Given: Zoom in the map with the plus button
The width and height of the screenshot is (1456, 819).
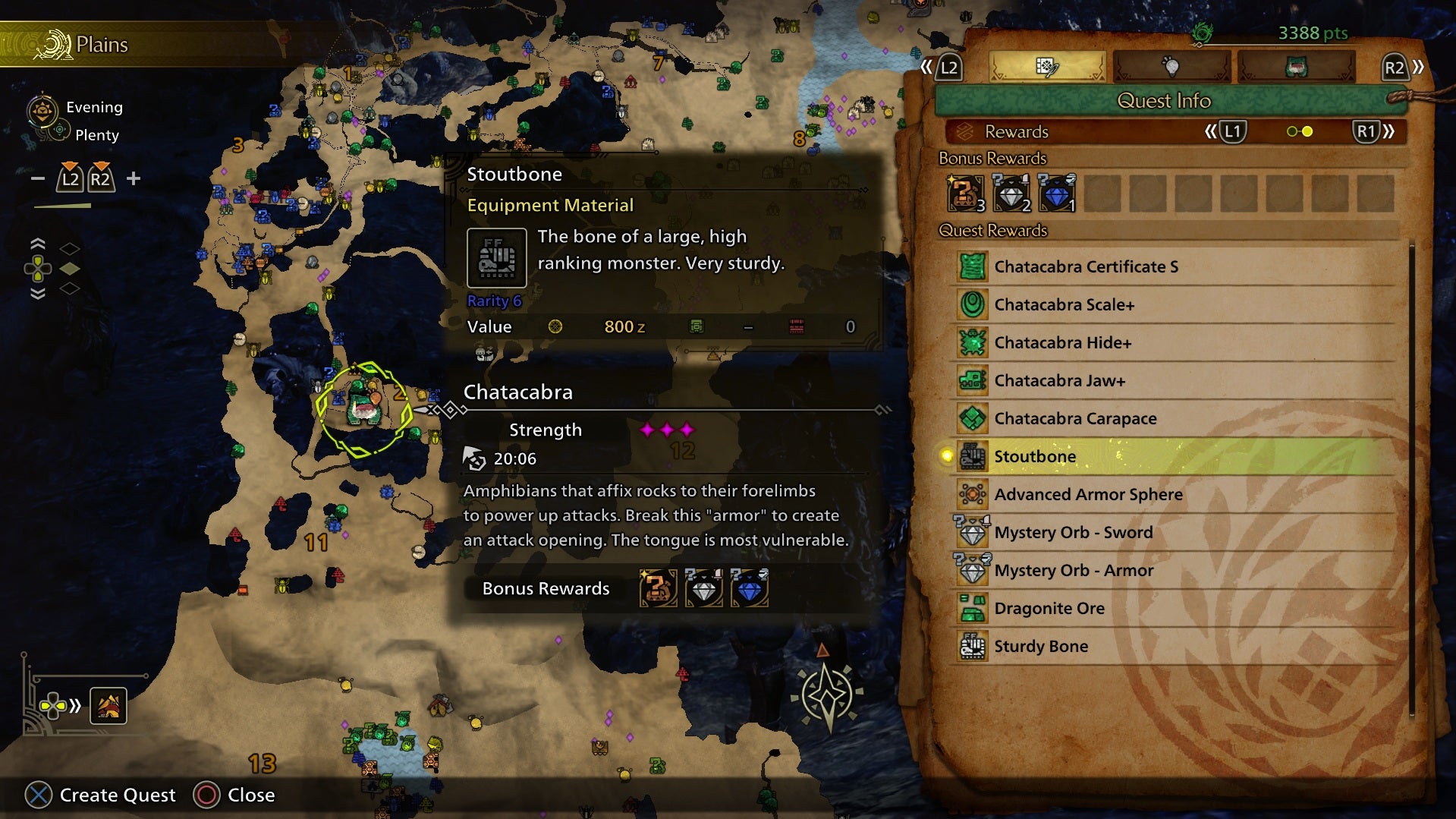Looking at the screenshot, I should 134,178.
